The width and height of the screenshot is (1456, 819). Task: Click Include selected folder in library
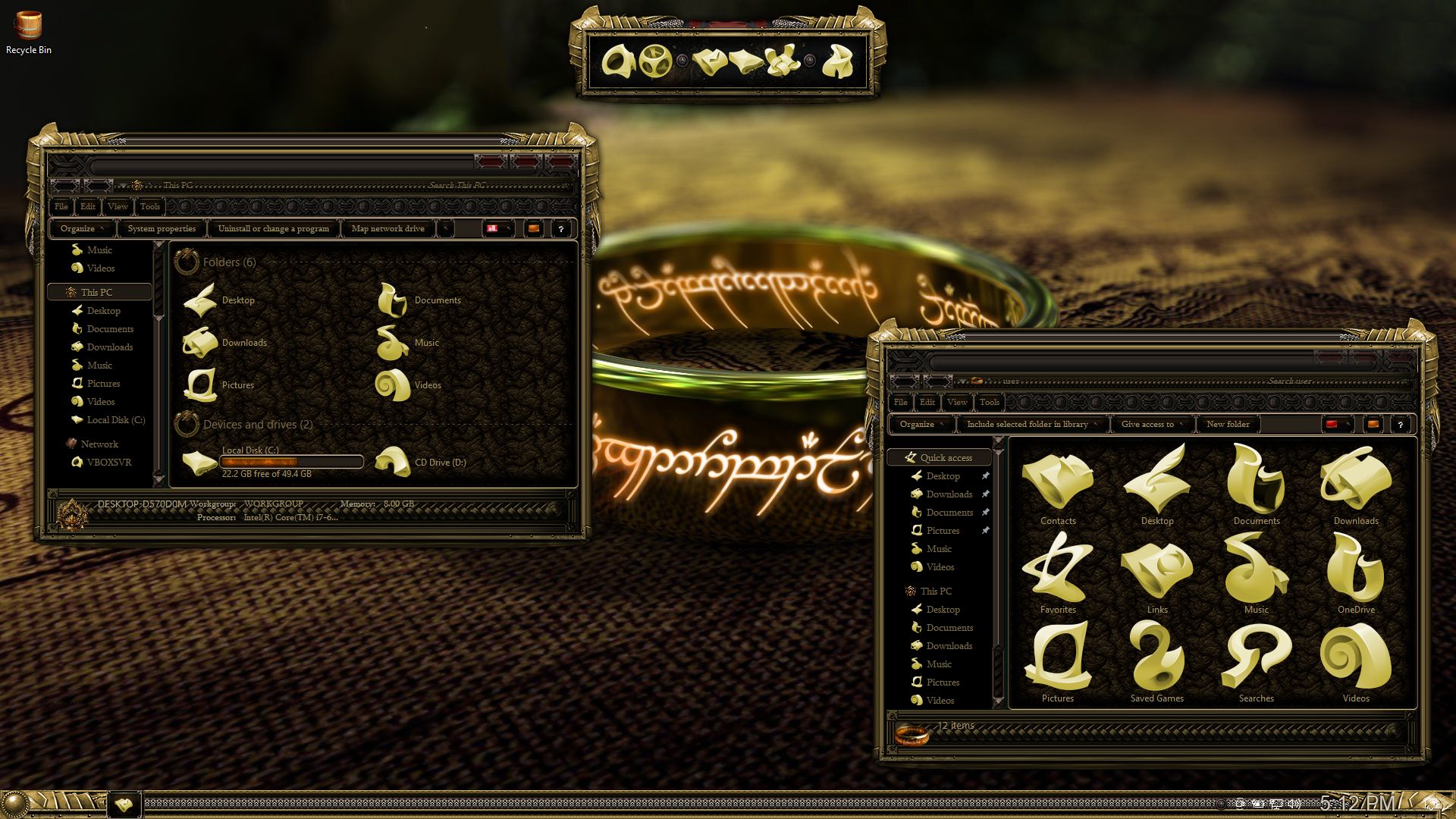tap(1027, 424)
